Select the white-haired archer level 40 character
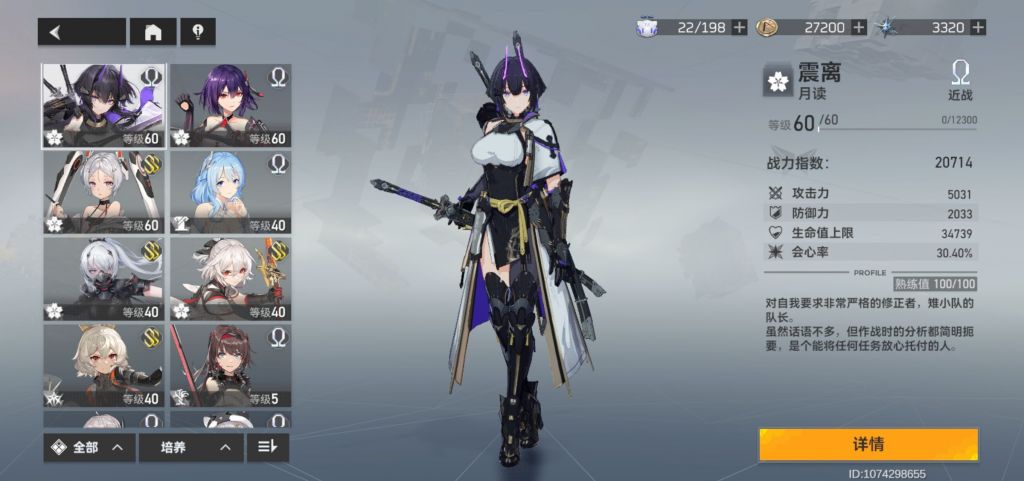Viewport: 1024px width, 481px height. coord(230,279)
